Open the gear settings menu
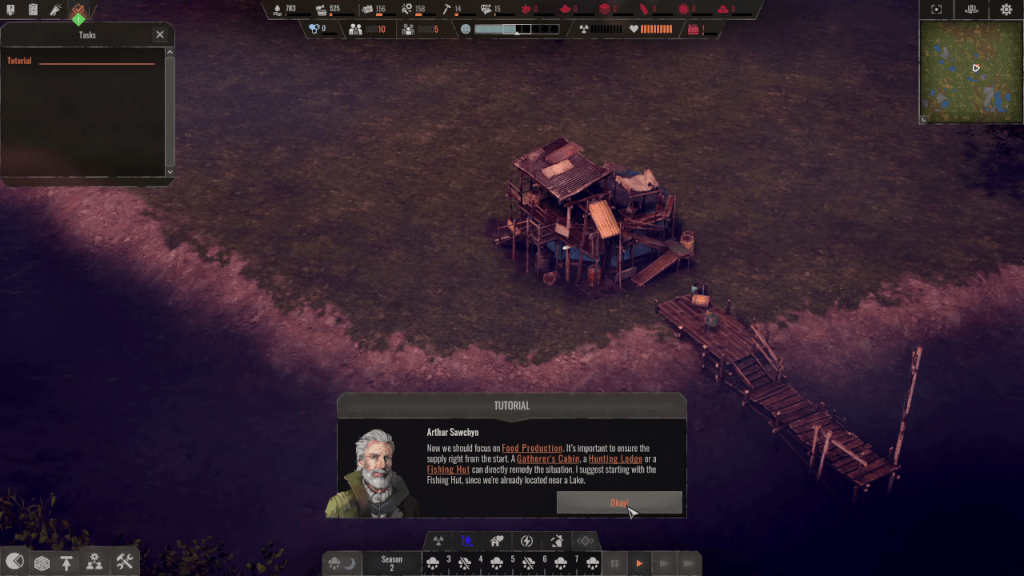This screenshot has width=1024, height=576. [x=1006, y=10]
